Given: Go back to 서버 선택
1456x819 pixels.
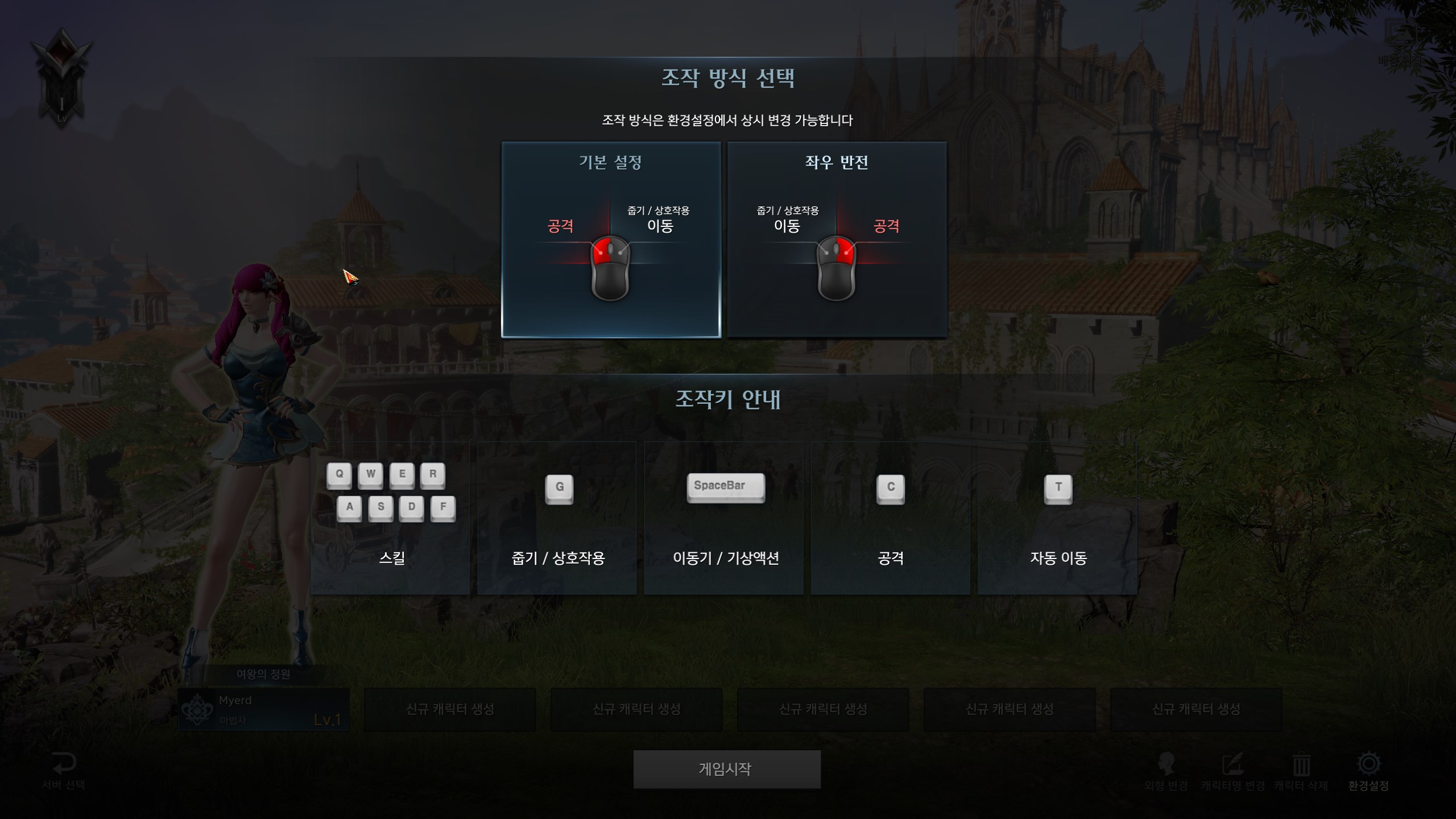Looking at the screenshot, I should tap(64, 771).
